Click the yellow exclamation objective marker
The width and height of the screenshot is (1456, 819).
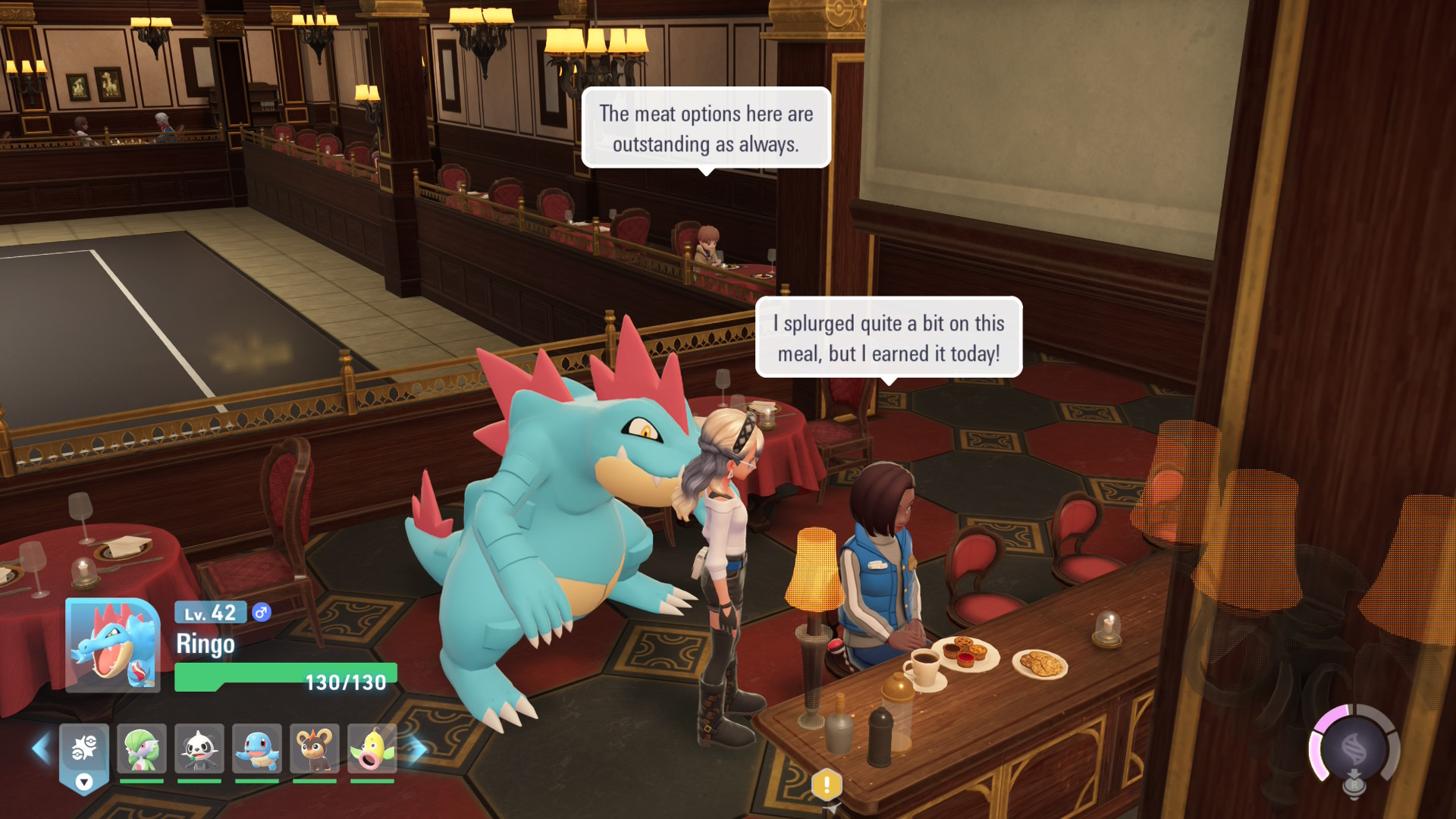coord(827,784)
